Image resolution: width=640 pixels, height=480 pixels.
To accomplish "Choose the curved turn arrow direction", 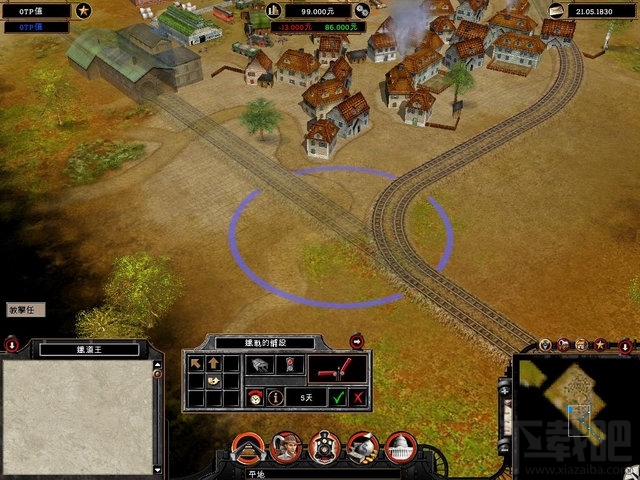I will 213,381.
